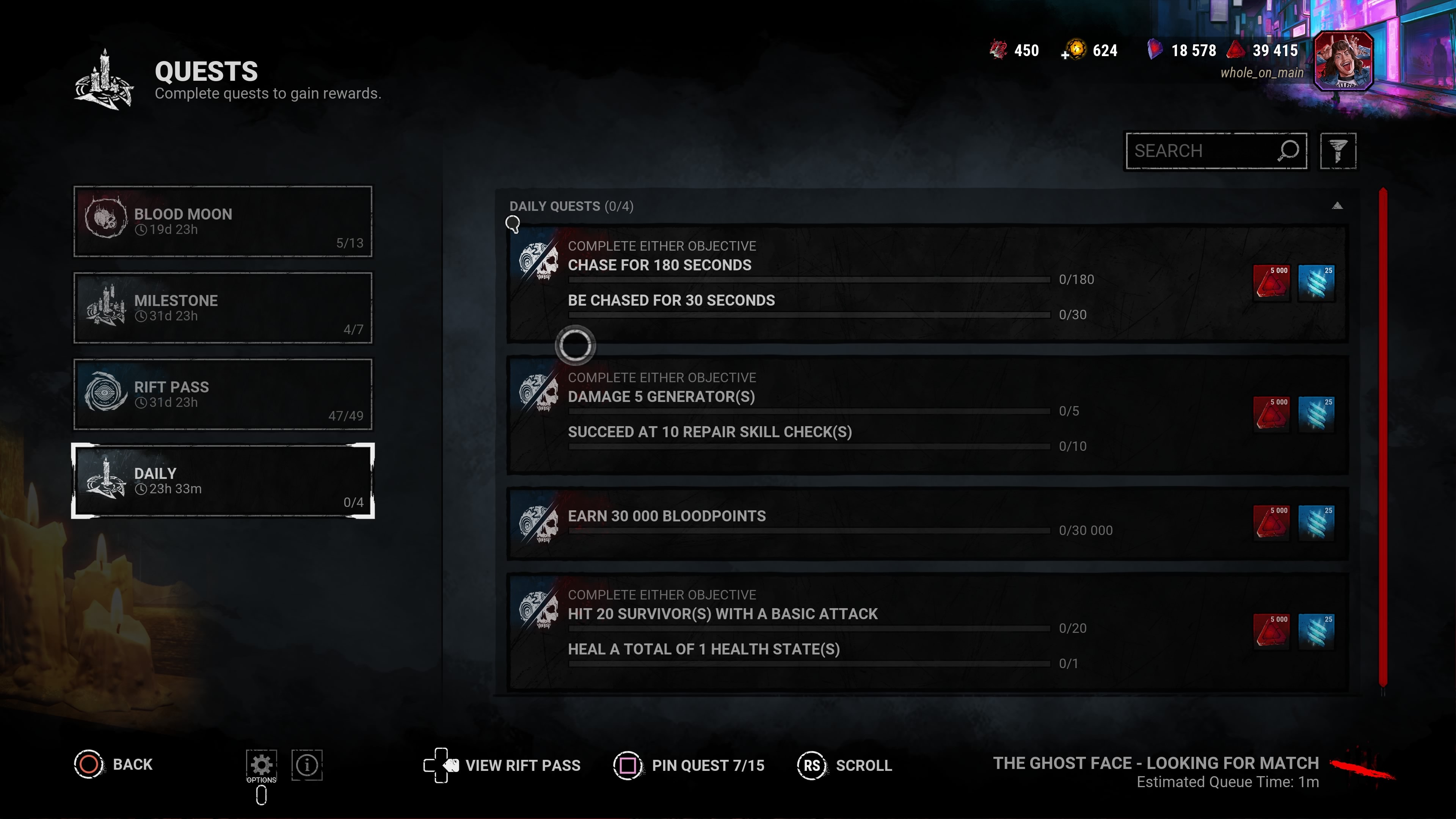
Task: Show the info panel icon
Action: 307,765
